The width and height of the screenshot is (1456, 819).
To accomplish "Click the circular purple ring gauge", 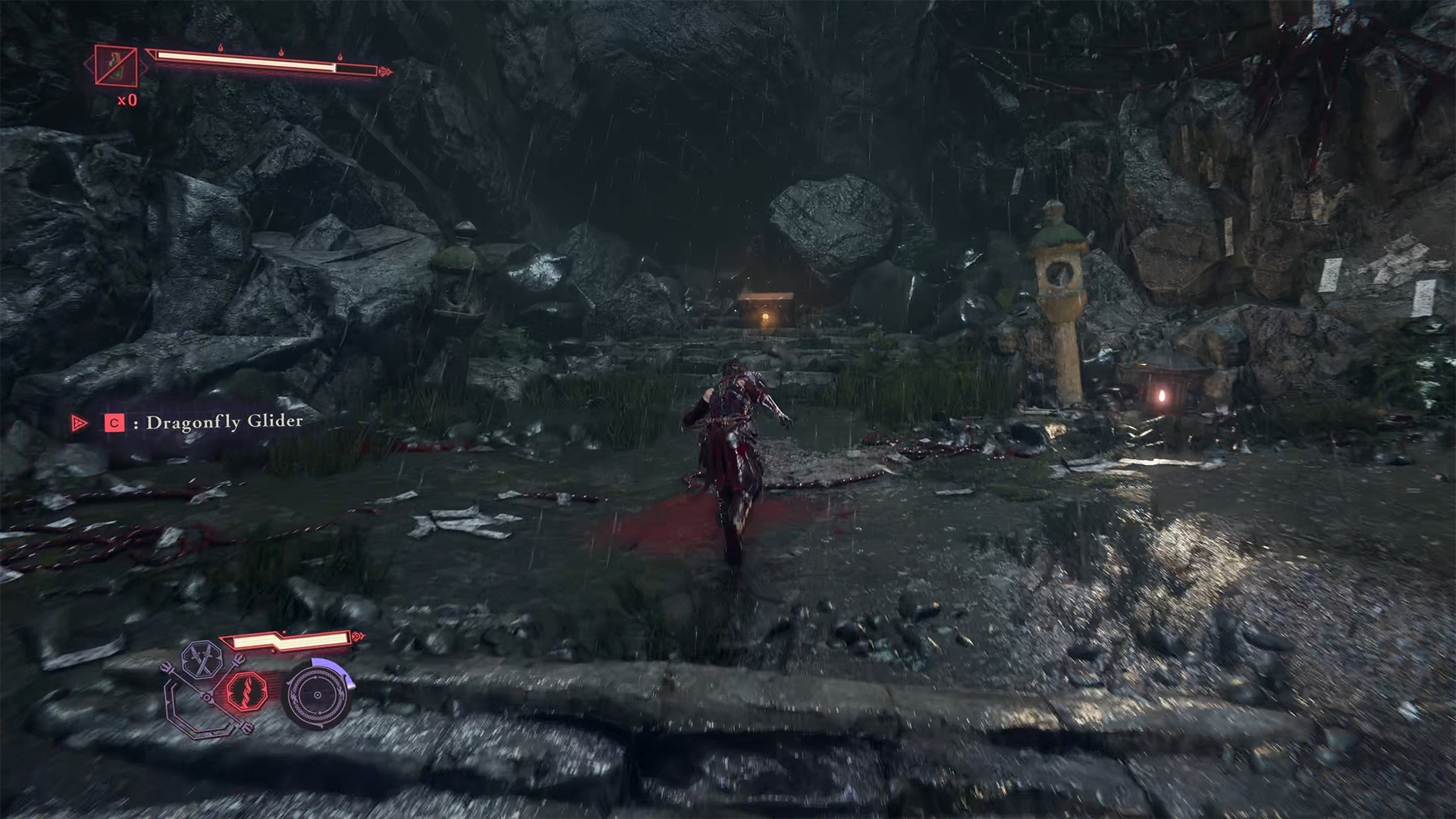I will 317,694.
